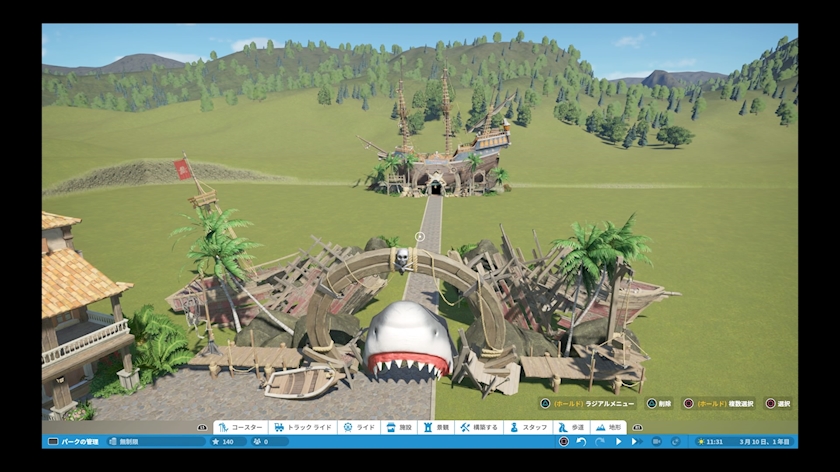Click the camera mode icon

[x=655, y=441]
